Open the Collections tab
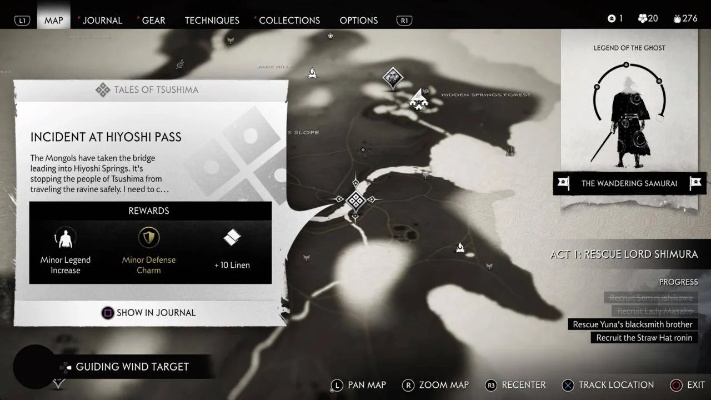The height and width of the screenshot is (400, 711). (289, 20)
